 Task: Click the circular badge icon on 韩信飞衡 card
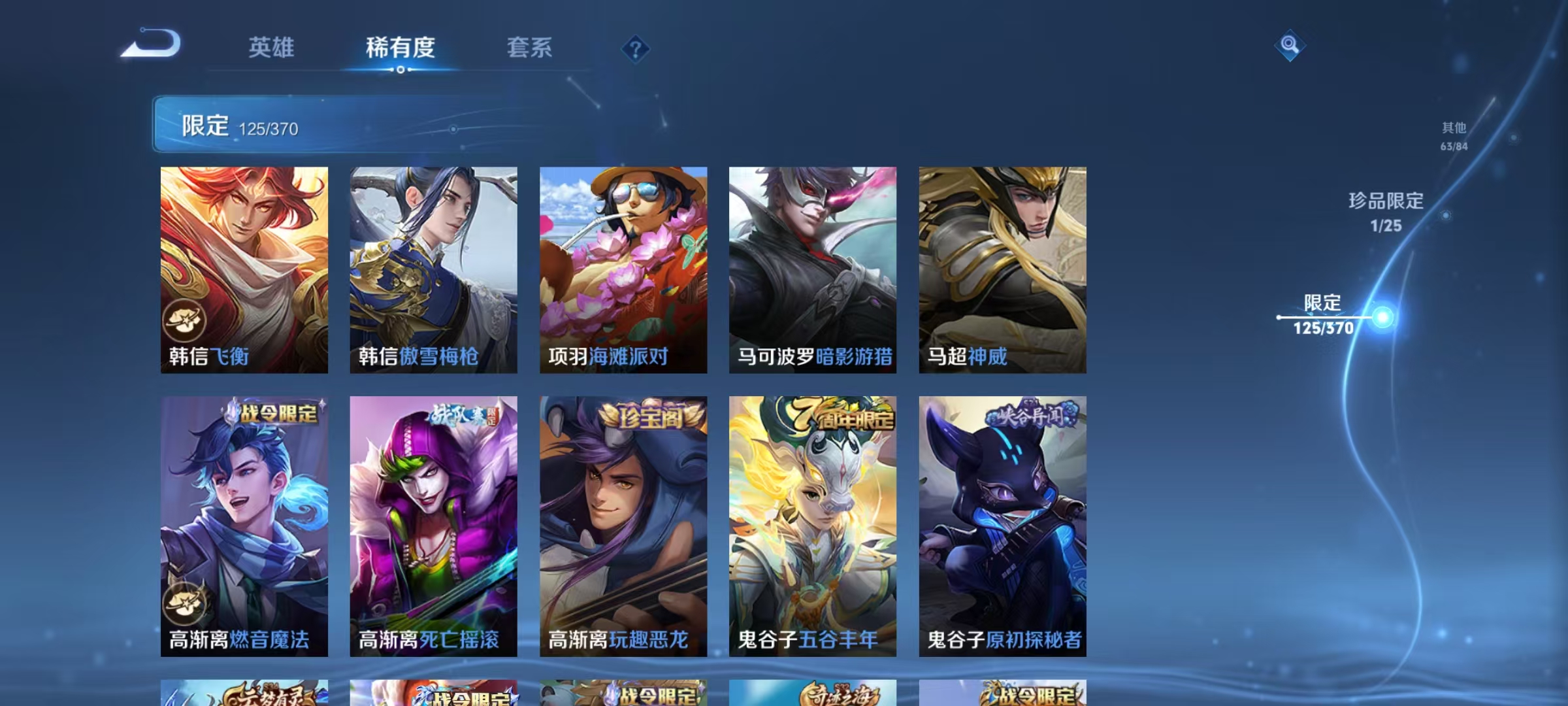185,320
